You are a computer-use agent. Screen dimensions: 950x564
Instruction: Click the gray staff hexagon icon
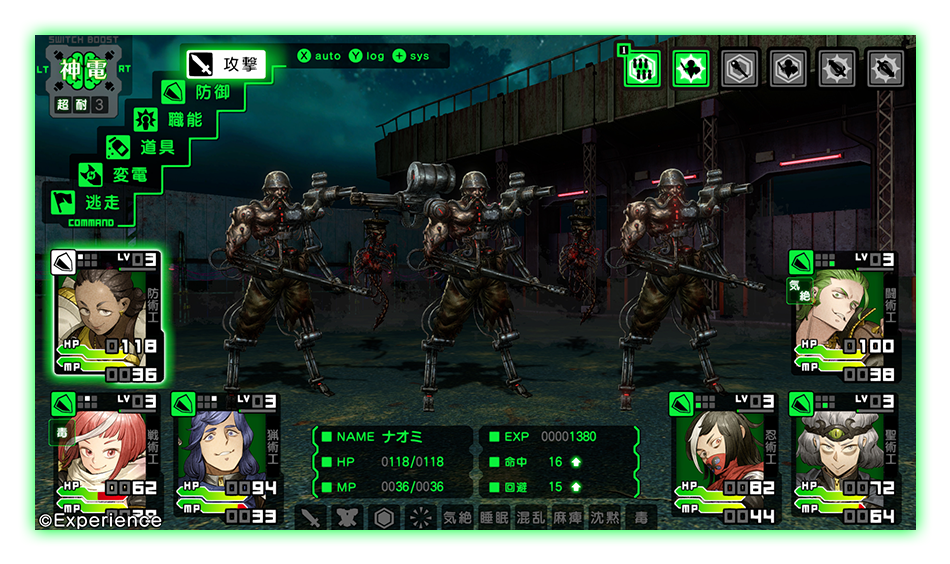click(x=738, y=68)
